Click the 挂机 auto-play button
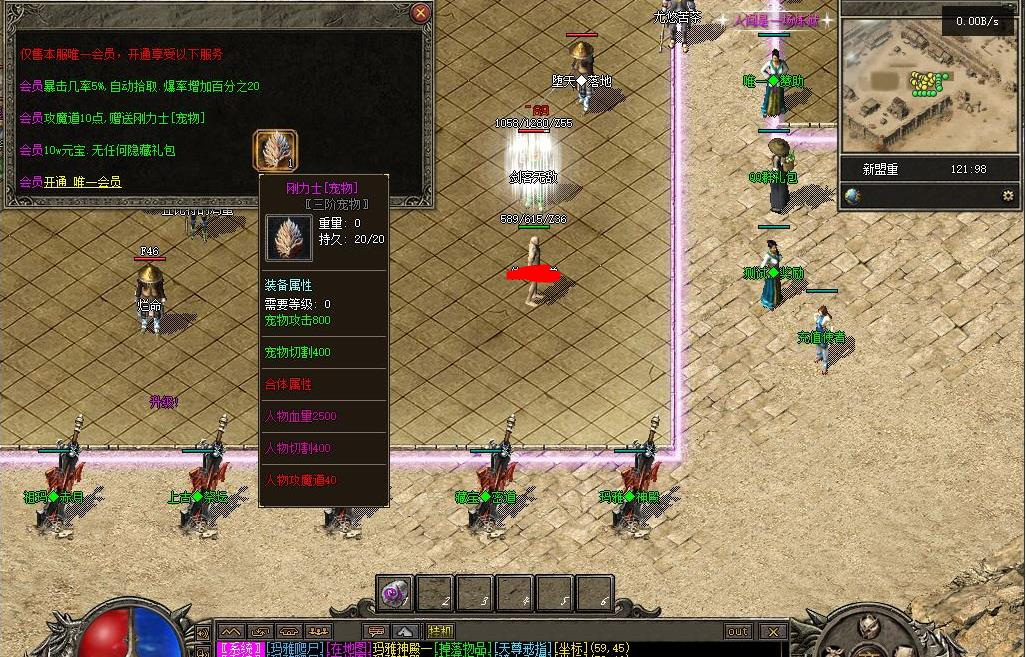 pos(440,632)
